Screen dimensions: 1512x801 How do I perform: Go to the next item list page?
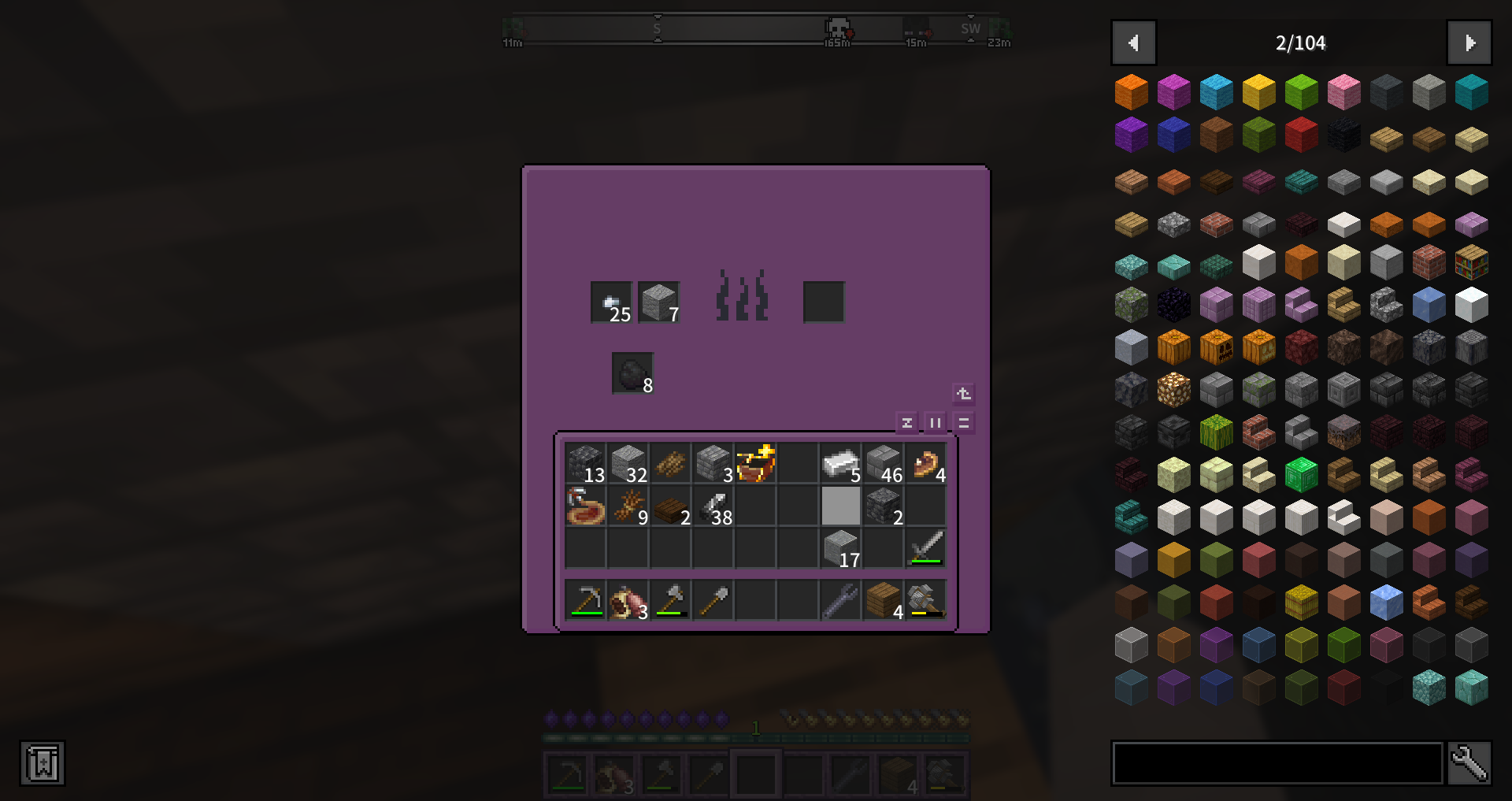pos(1469,43)
